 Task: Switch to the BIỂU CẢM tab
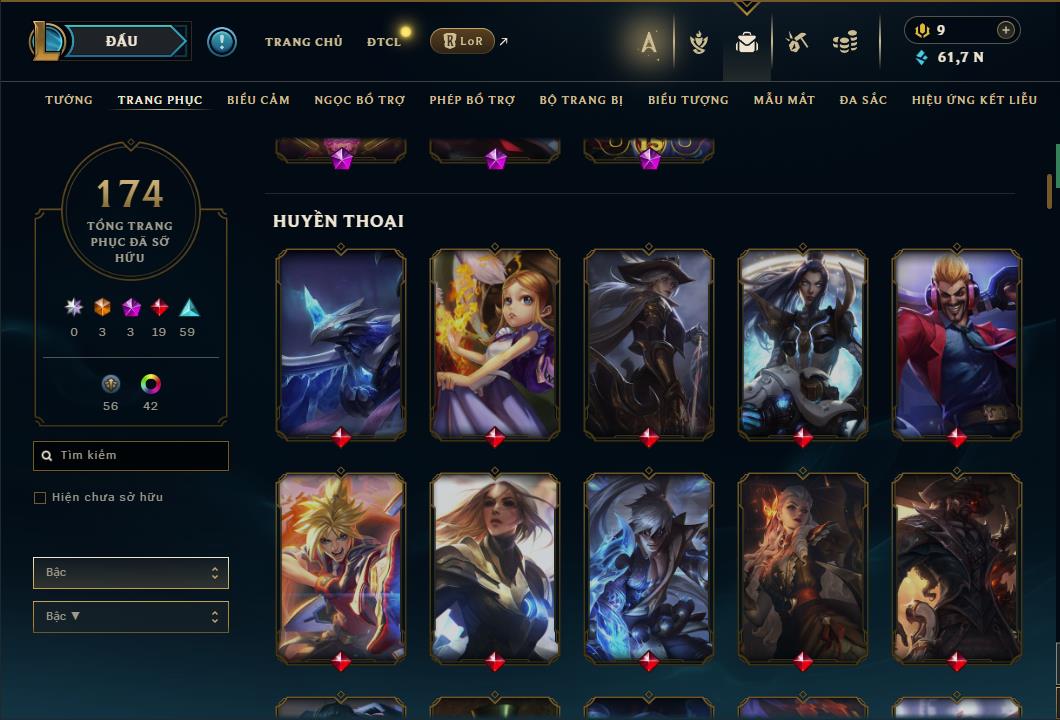[258, 100]
